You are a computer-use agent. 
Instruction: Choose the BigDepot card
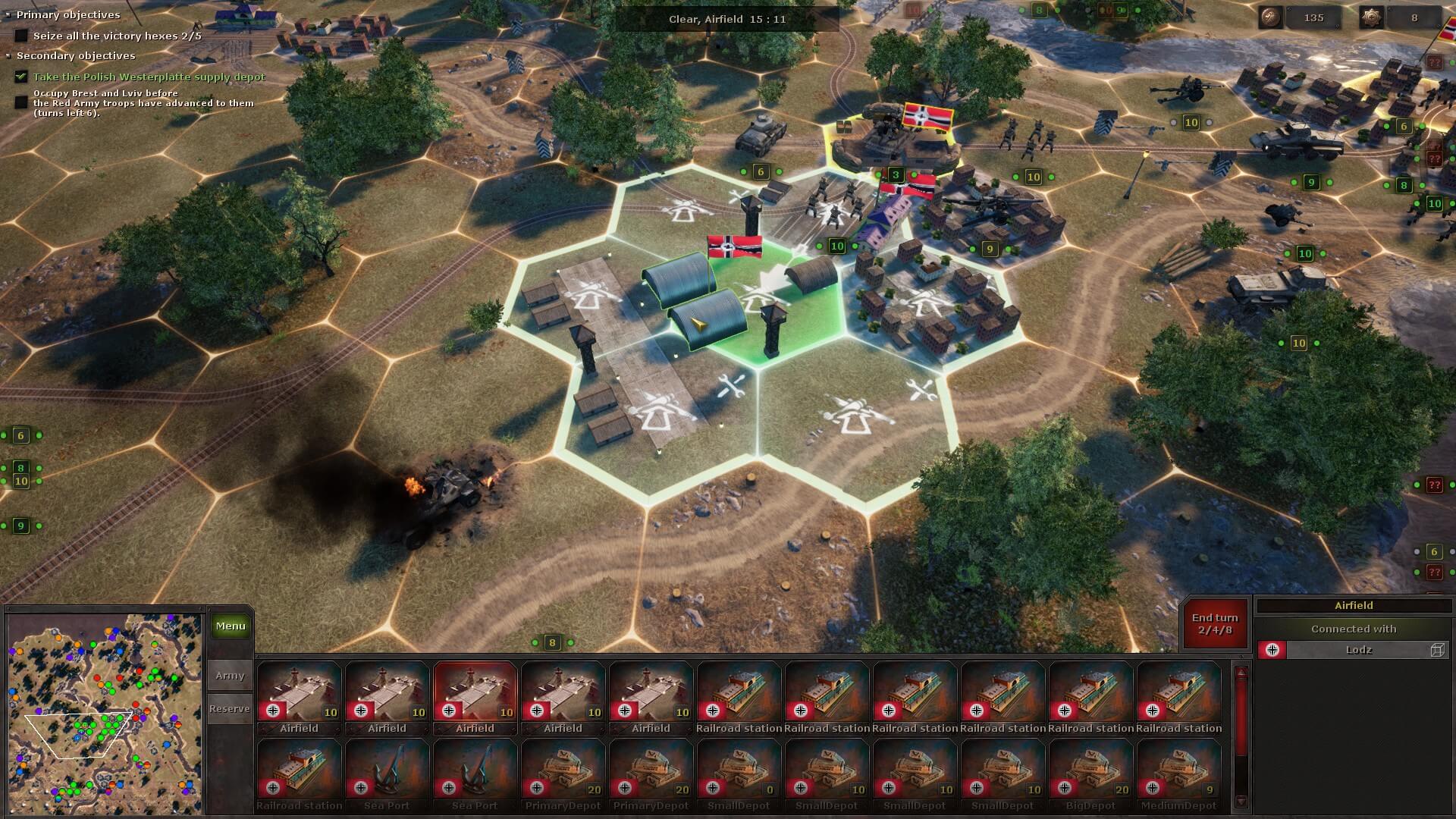[1091, 774]
